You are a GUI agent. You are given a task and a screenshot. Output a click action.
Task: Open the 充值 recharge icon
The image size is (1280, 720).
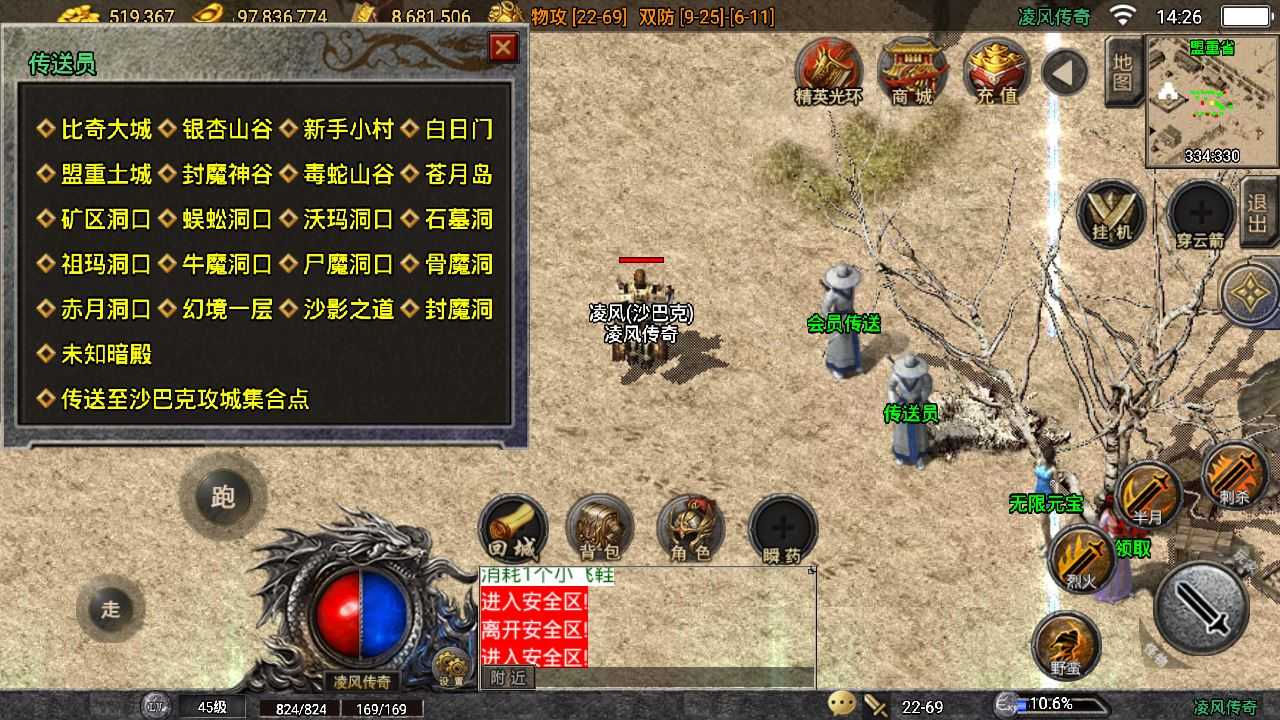[994, 70]
